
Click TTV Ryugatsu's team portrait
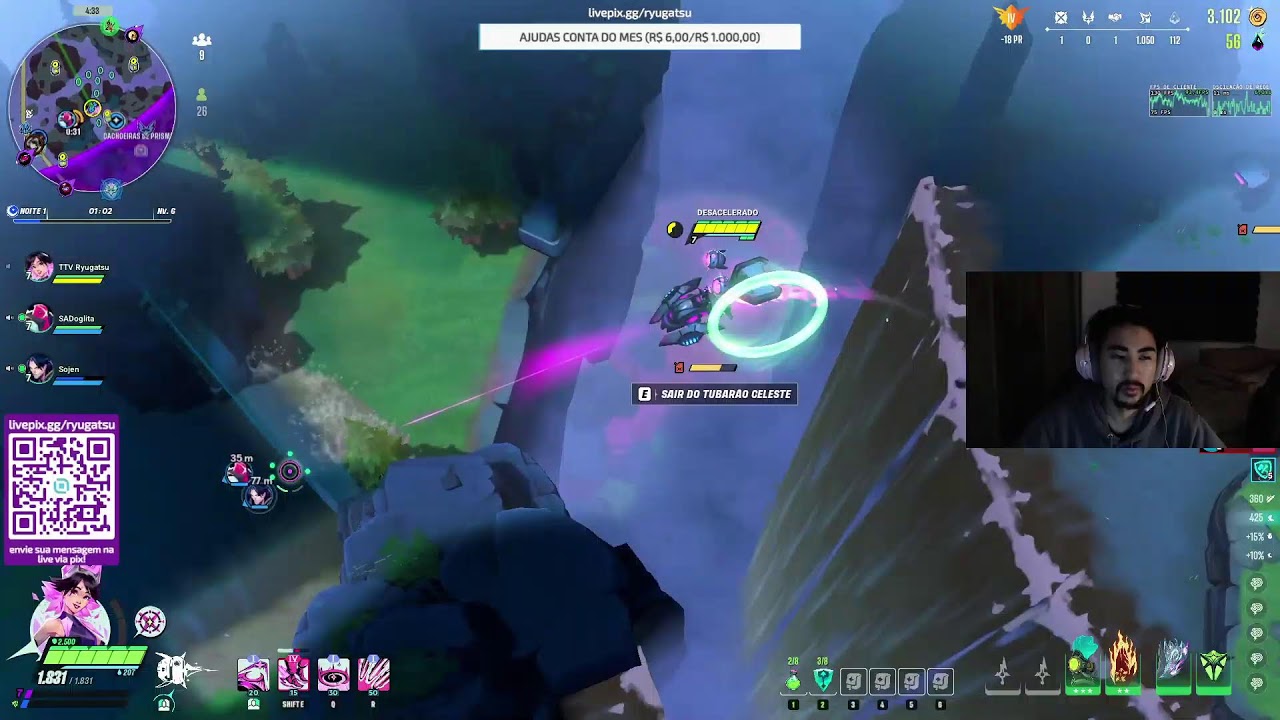click(x=39, y=268)
